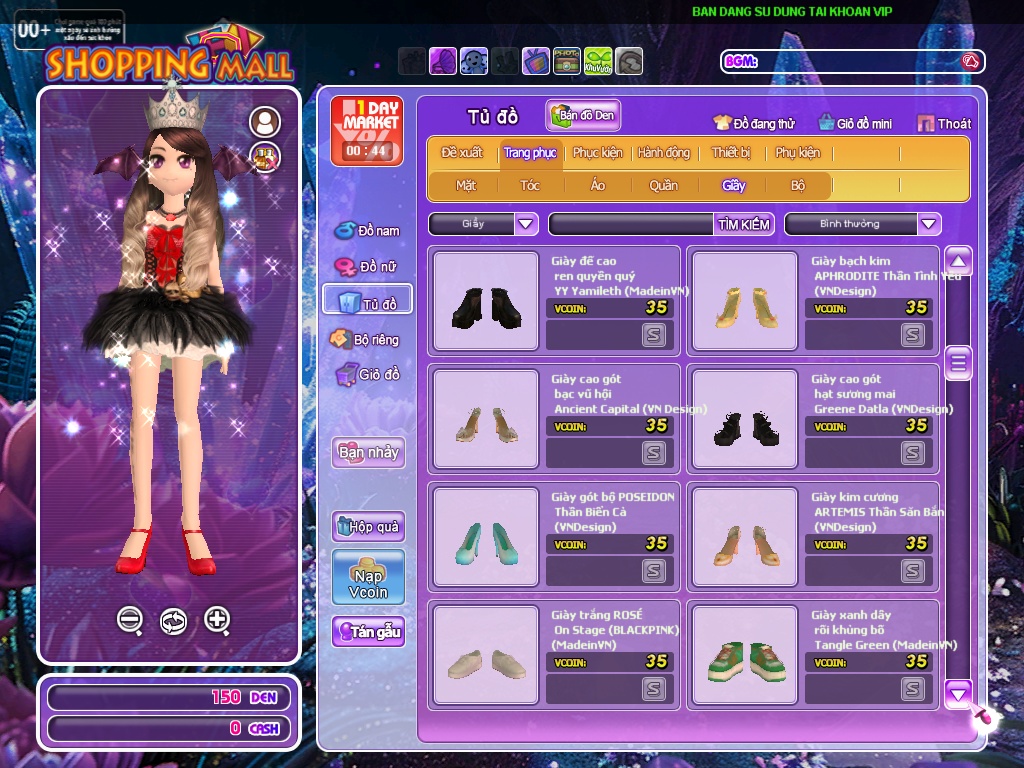Click the Bán đồ Den button
The image size is (1024, 768).
tap(584, 115)
